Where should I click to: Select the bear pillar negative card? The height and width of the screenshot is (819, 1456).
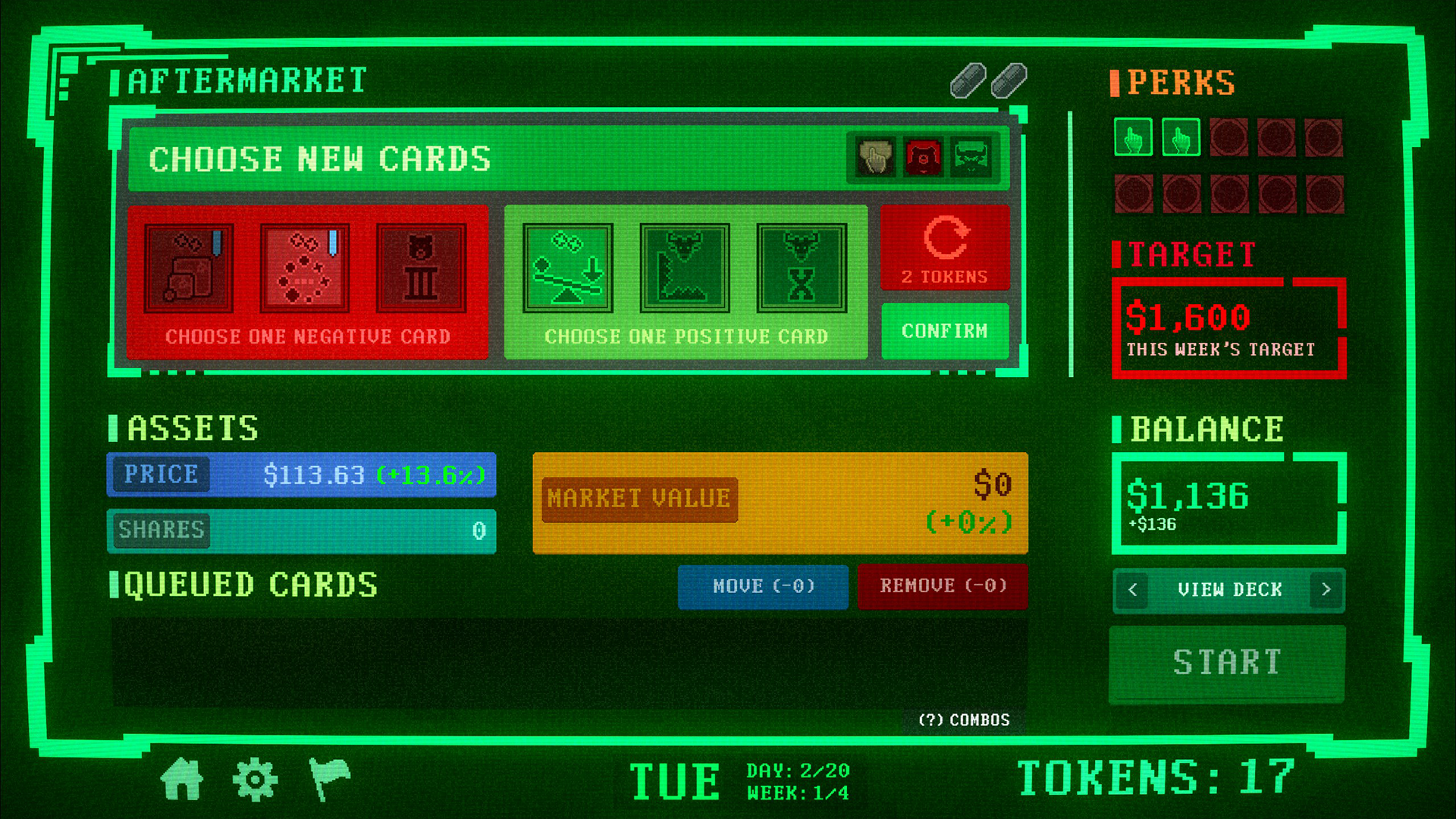[x=422, y=269]
